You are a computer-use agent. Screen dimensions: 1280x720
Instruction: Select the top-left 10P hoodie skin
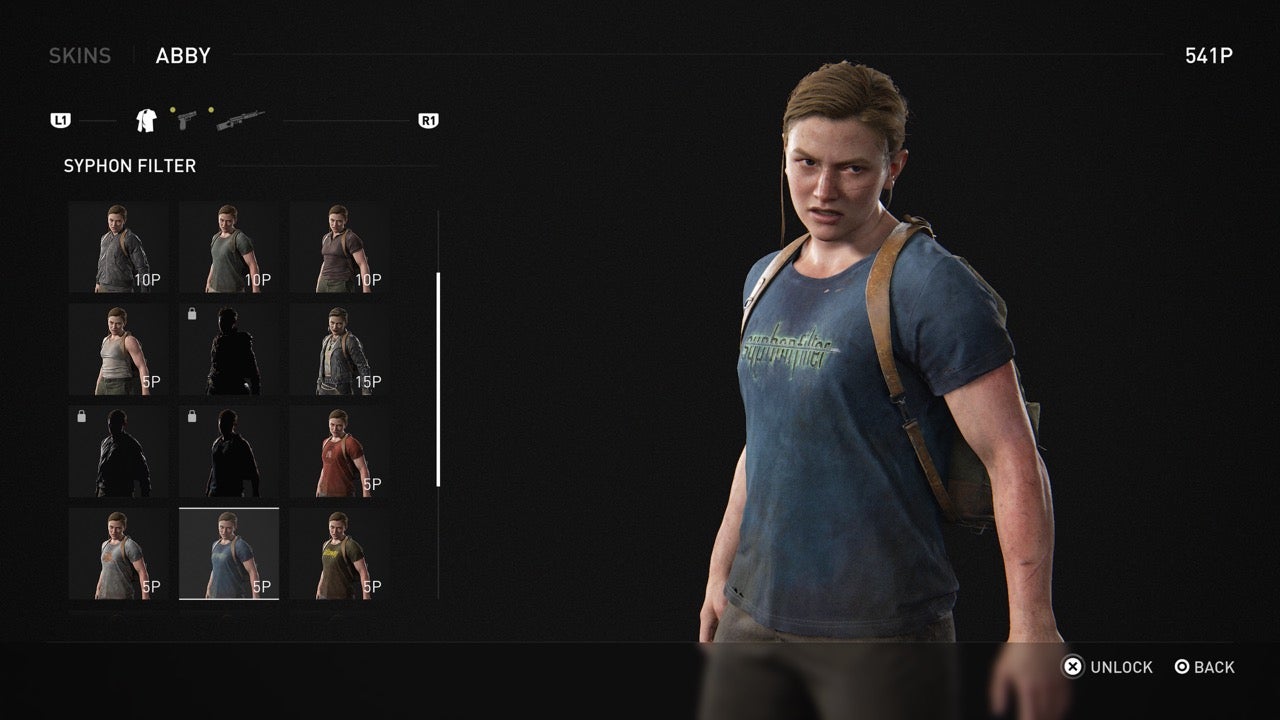[x=119, y=245]
